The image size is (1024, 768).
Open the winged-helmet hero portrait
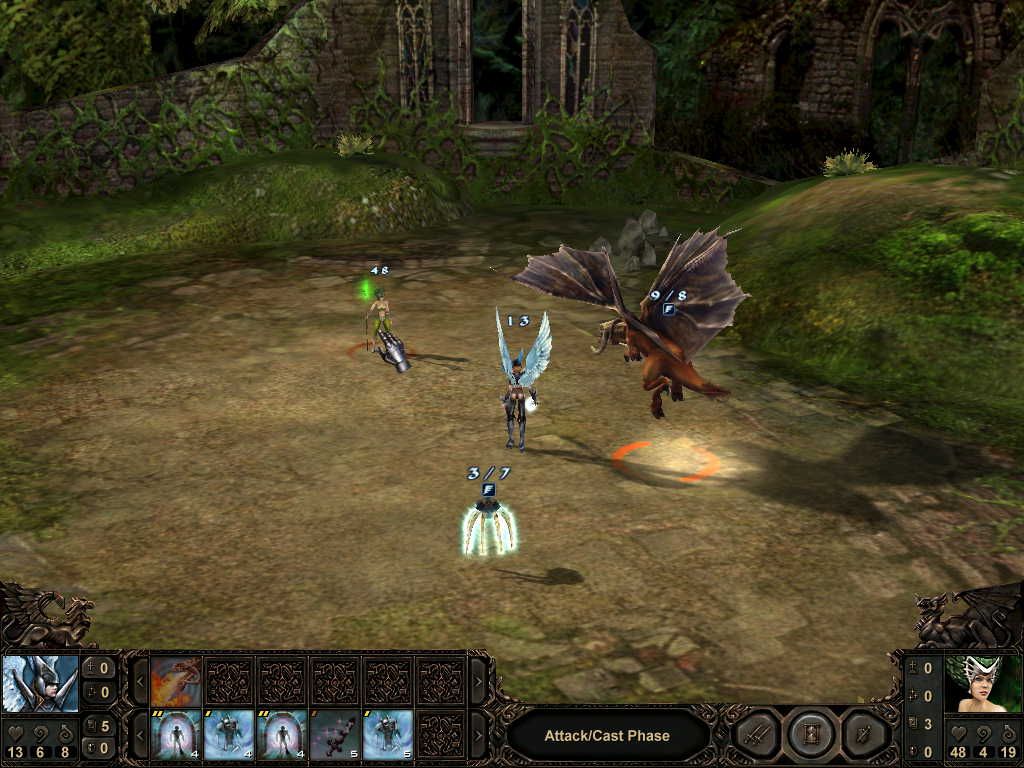[41, 683]
